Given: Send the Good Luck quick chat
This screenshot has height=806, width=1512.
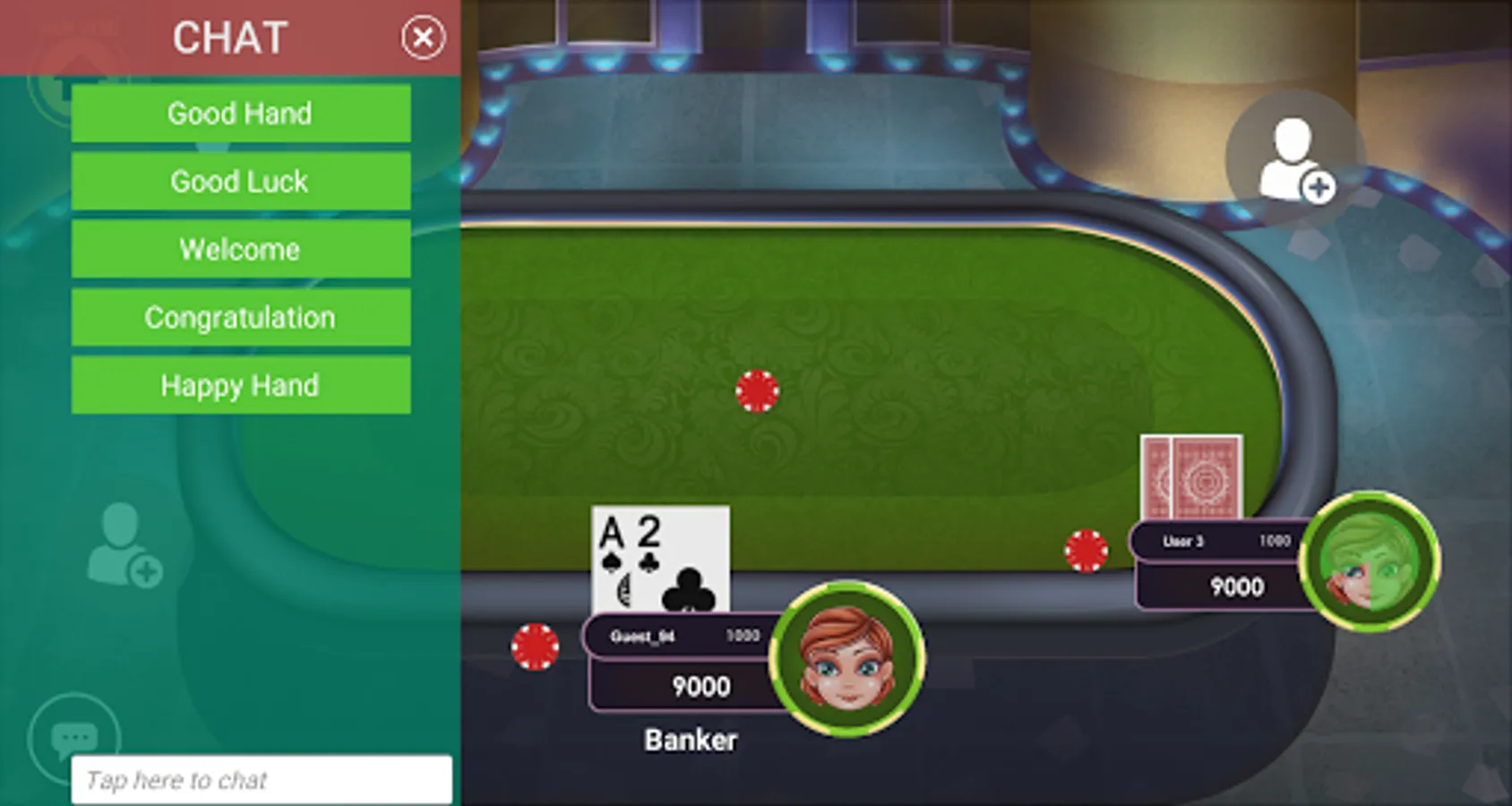Looking at the screenshot, I should (x=240, y=181).
